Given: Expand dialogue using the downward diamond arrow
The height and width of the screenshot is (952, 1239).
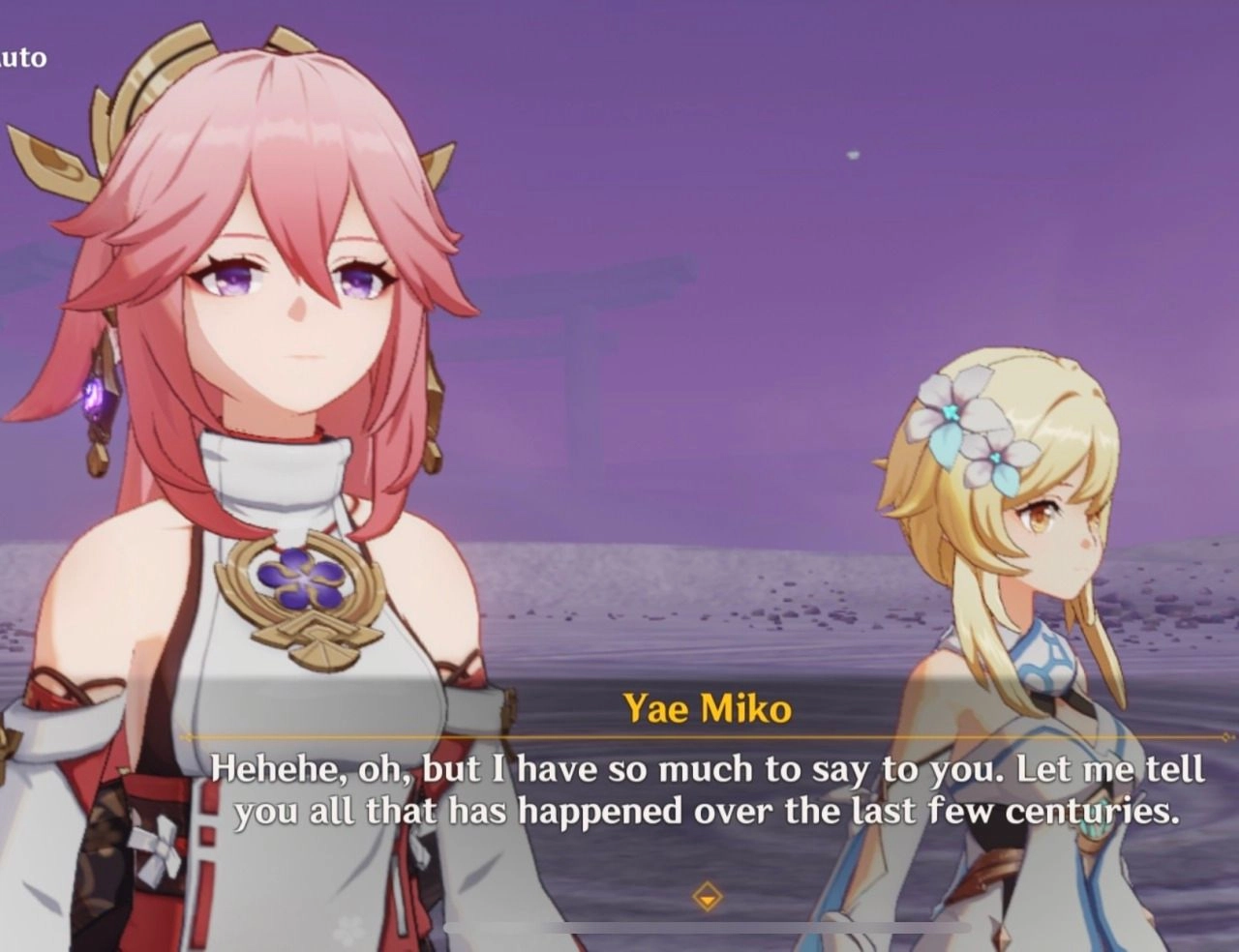Looking at the screenshot, I should tap(707, 895).
